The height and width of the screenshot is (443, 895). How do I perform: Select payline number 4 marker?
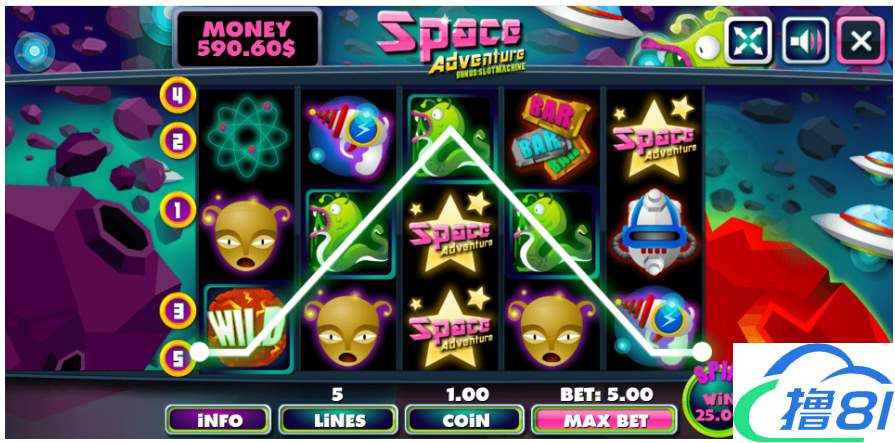[x=178, y=96]
